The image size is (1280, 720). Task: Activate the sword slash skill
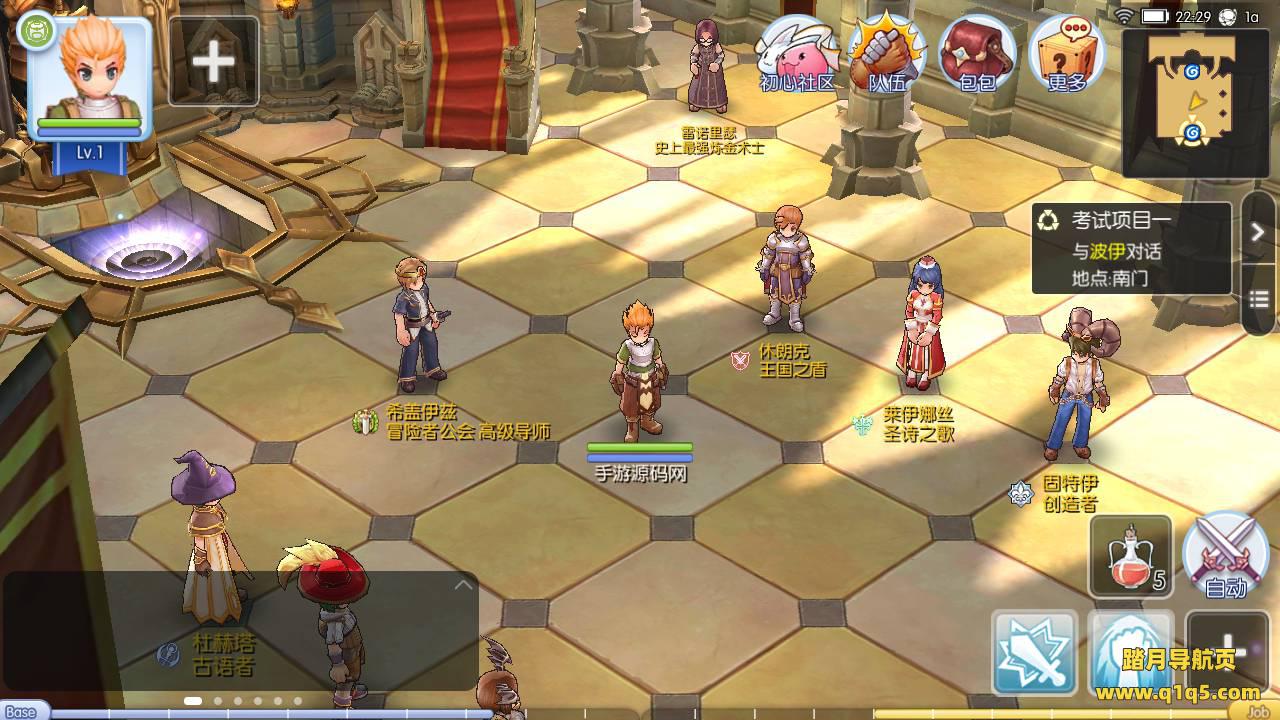[x=1034, y=653]
